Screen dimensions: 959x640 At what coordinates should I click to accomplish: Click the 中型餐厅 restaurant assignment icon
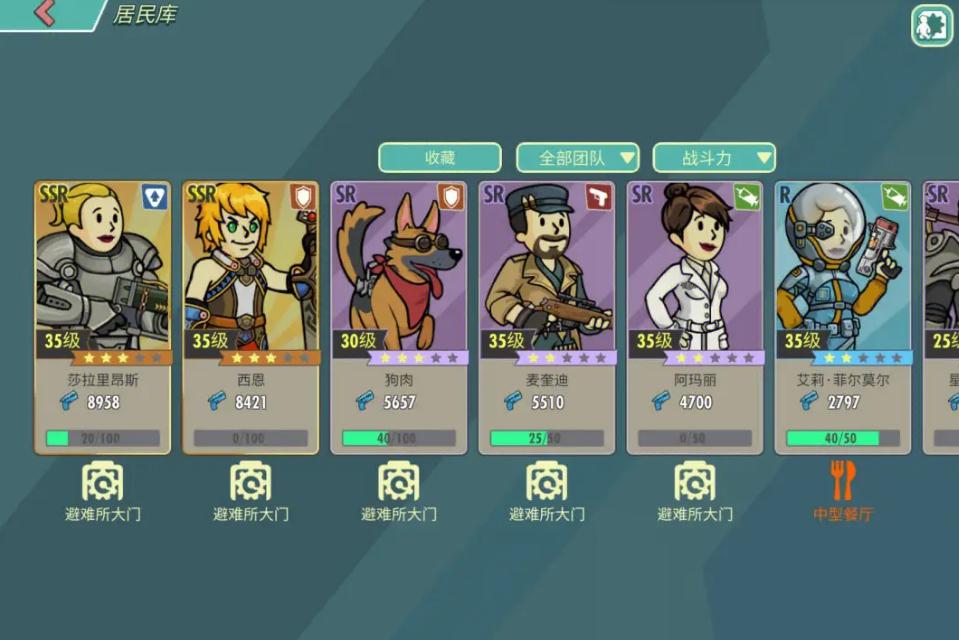tap(842, 482)
